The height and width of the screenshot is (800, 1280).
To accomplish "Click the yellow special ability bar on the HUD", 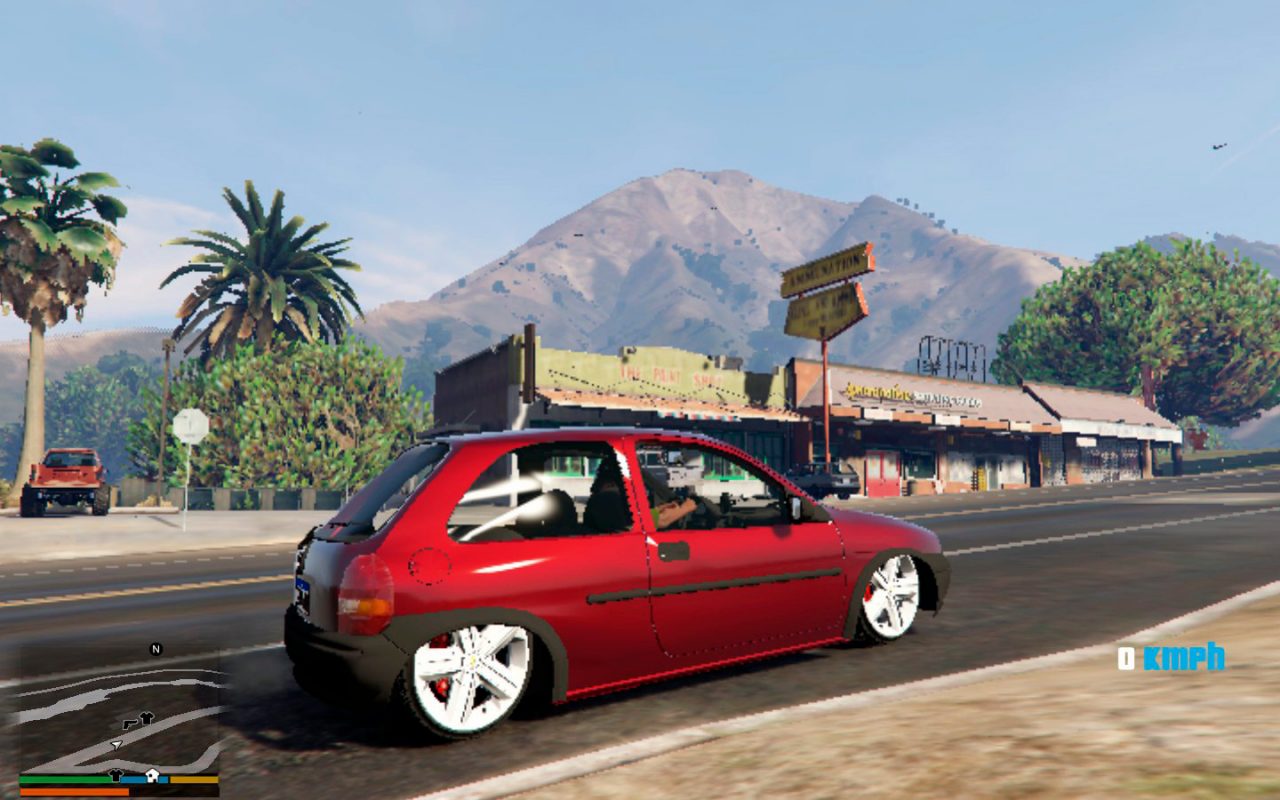I will [x=195, y=778].
